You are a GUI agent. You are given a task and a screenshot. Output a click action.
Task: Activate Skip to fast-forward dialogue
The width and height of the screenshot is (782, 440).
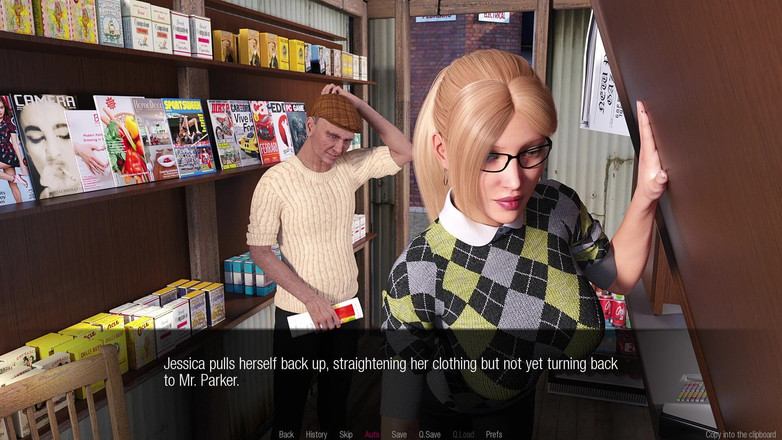point(346,434)
